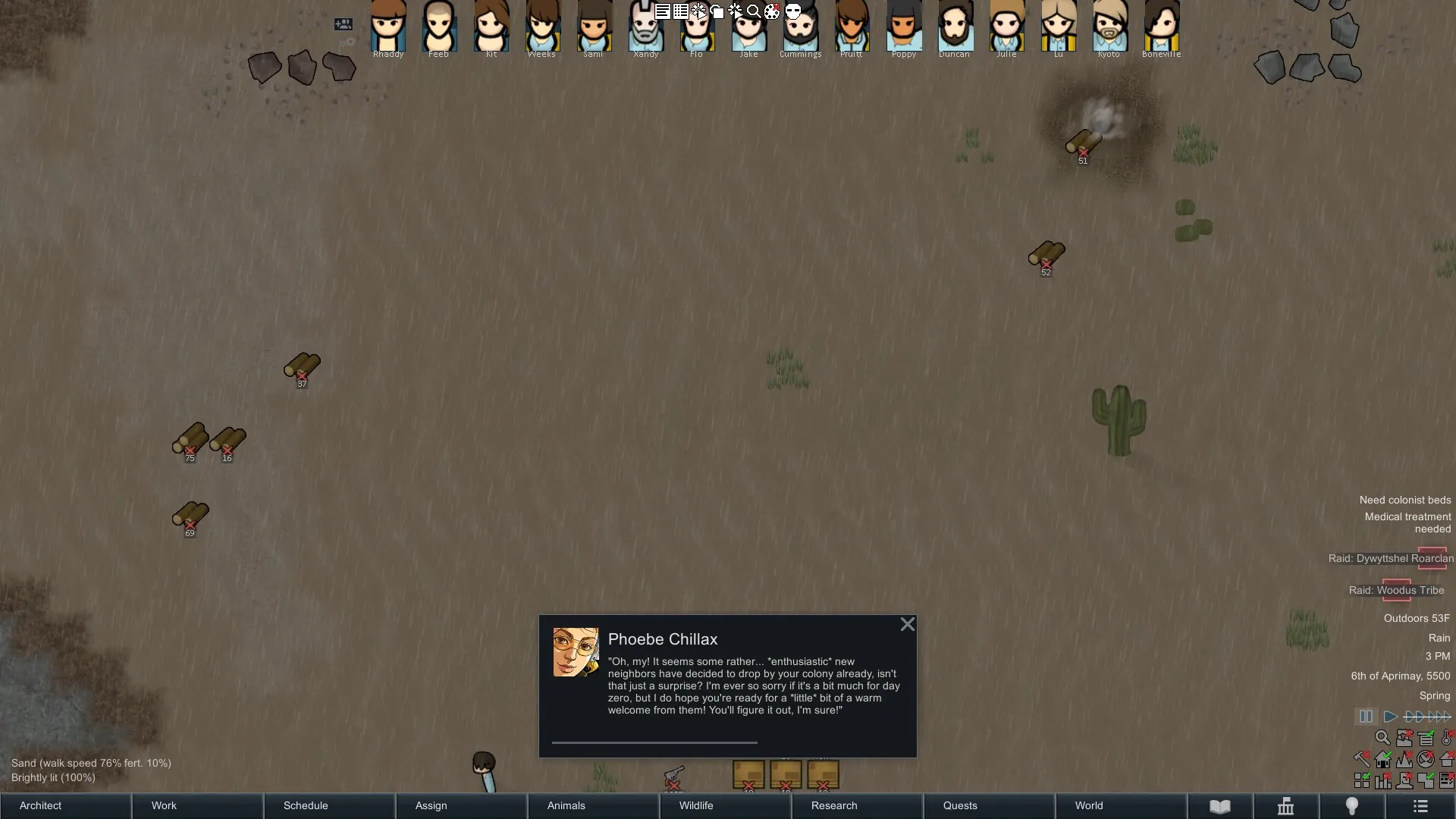Open the Work tab

tap(197, 805)
